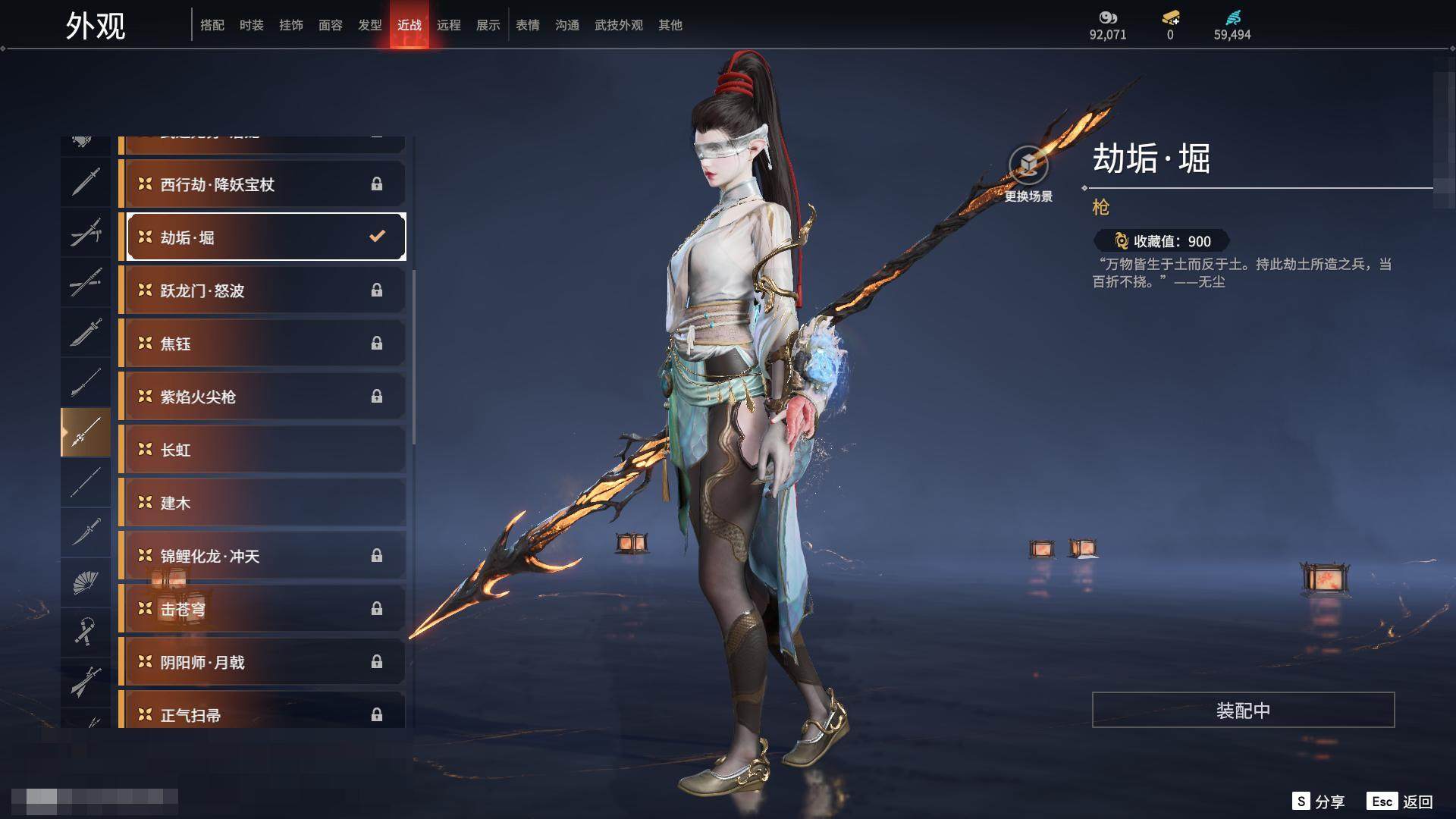Screen dimensions: 1456x819
Task: Switch to the 其他 tab
Action: 670,25
